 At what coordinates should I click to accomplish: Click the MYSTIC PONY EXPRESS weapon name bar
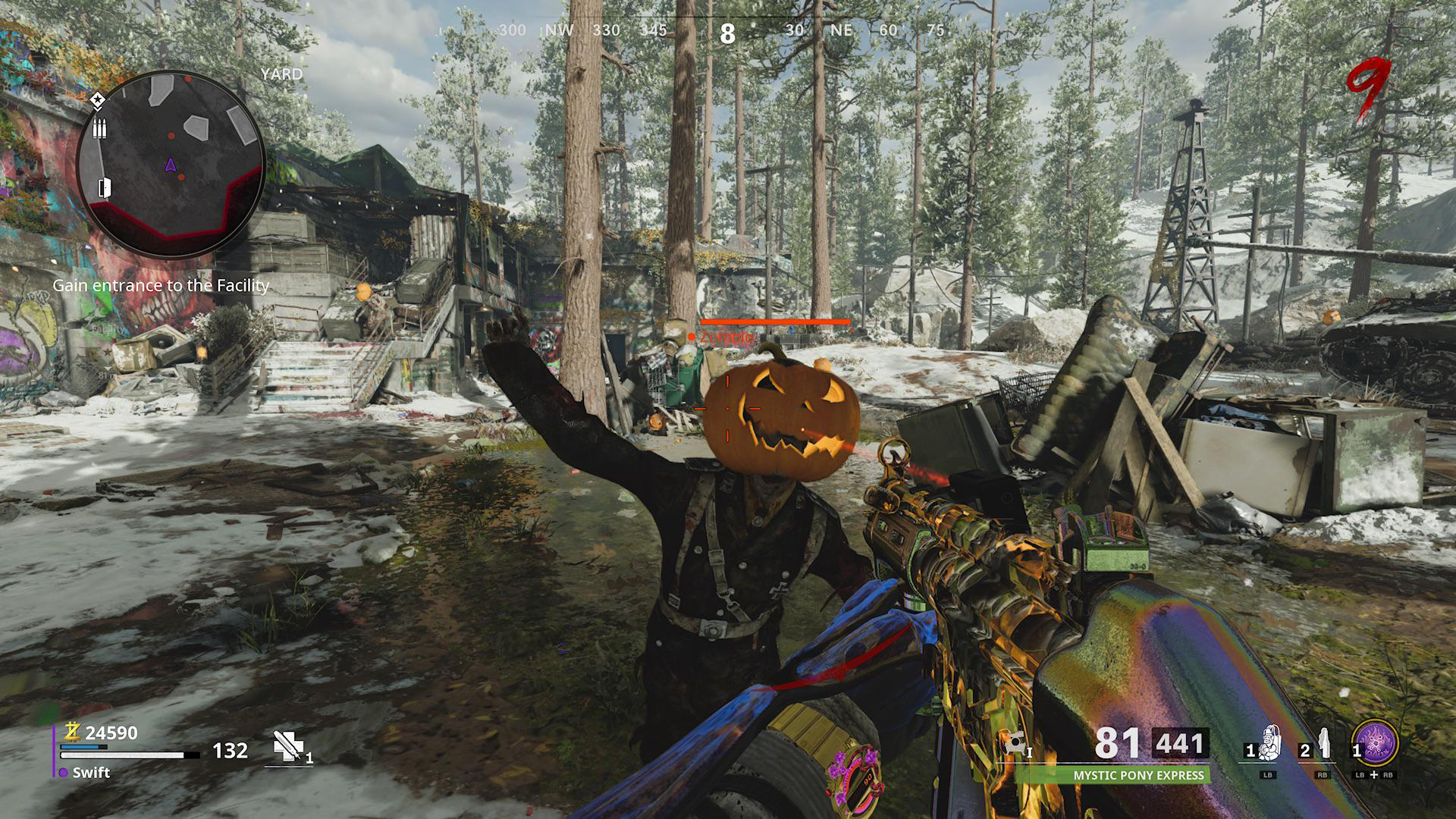[x=1140, y=775]
